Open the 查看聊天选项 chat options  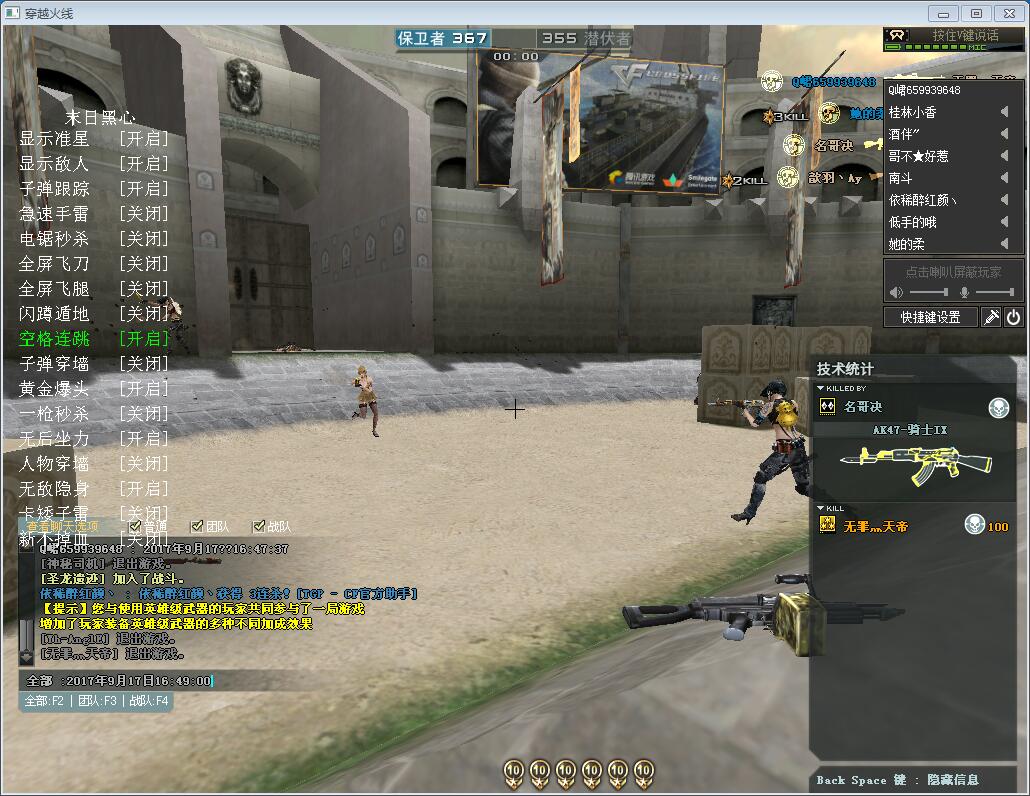click(x=62, y=526)
